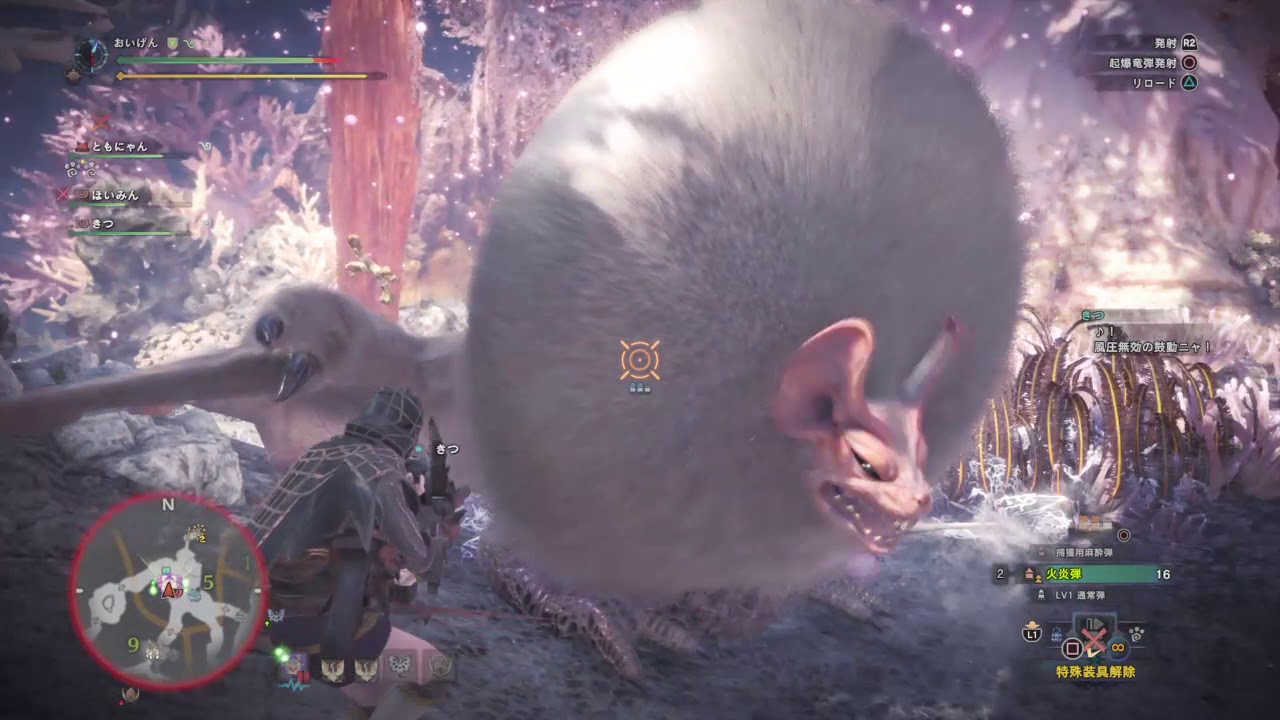Click the circle-button crosshair indicator above ammo list
The height and width of the screenshot is (720, 1280).
(x=1123, y=535)
